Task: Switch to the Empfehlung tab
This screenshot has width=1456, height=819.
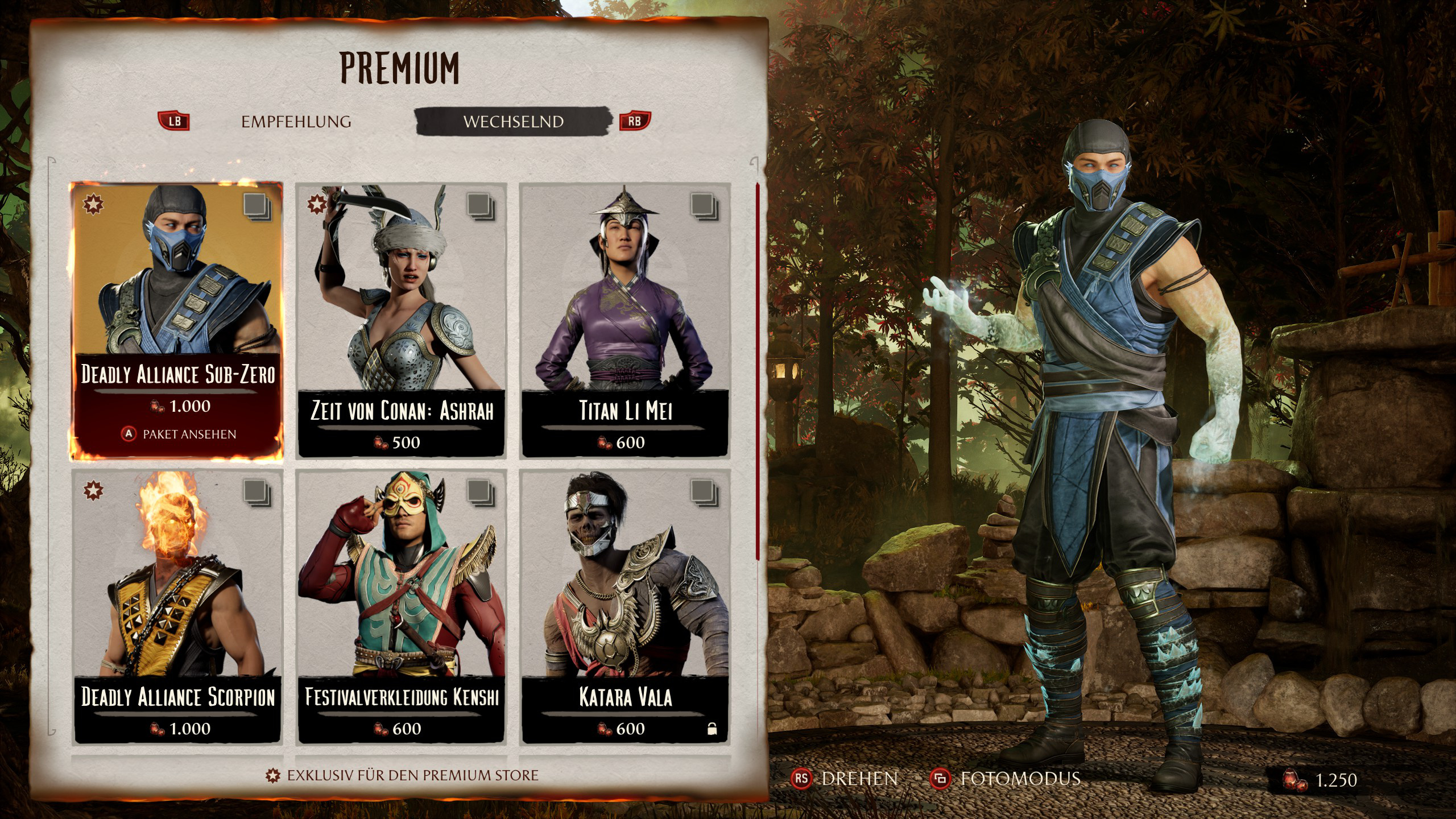Action: click(x=296, y=122)
